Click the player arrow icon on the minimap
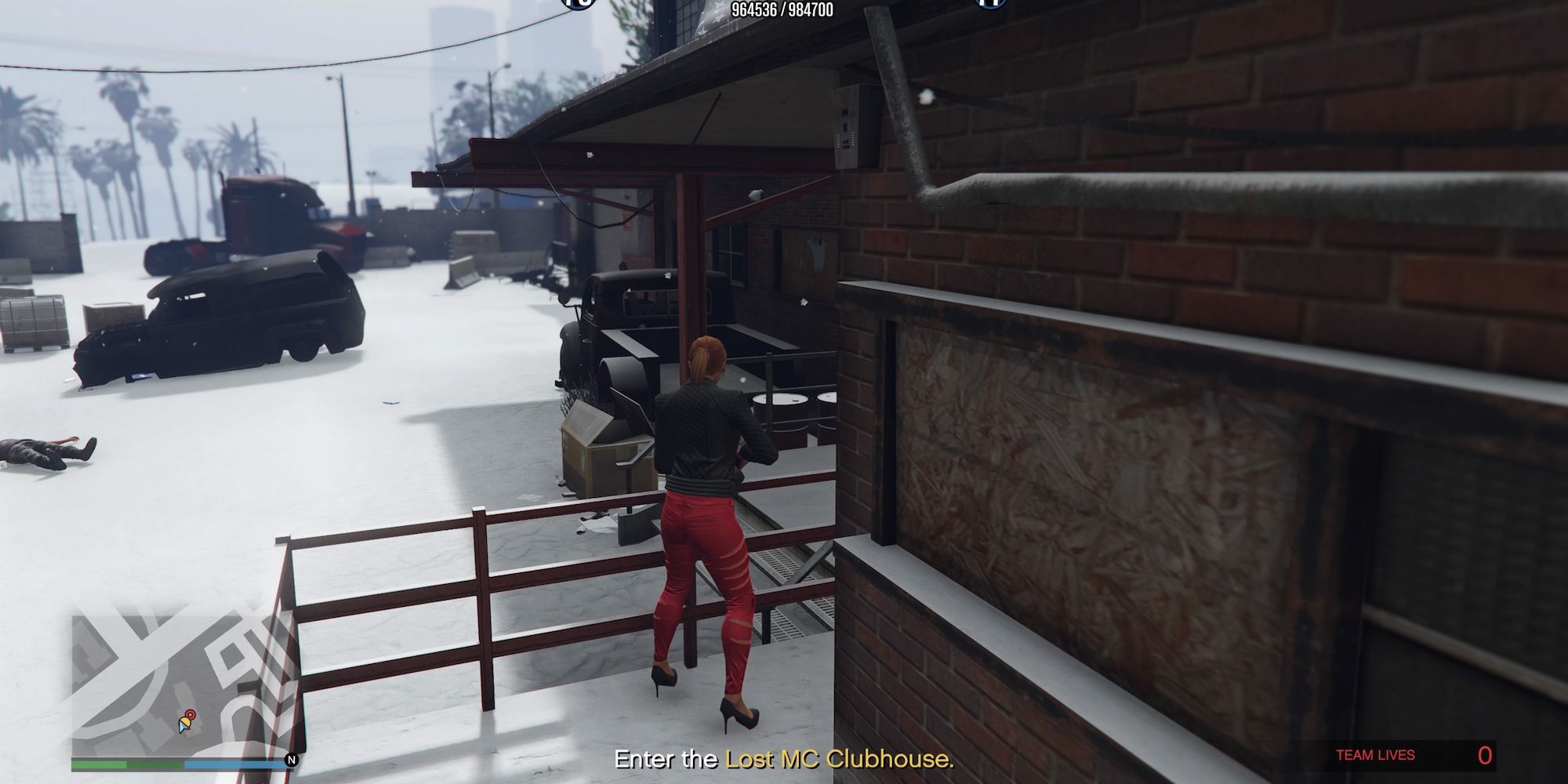 [183, 724]
